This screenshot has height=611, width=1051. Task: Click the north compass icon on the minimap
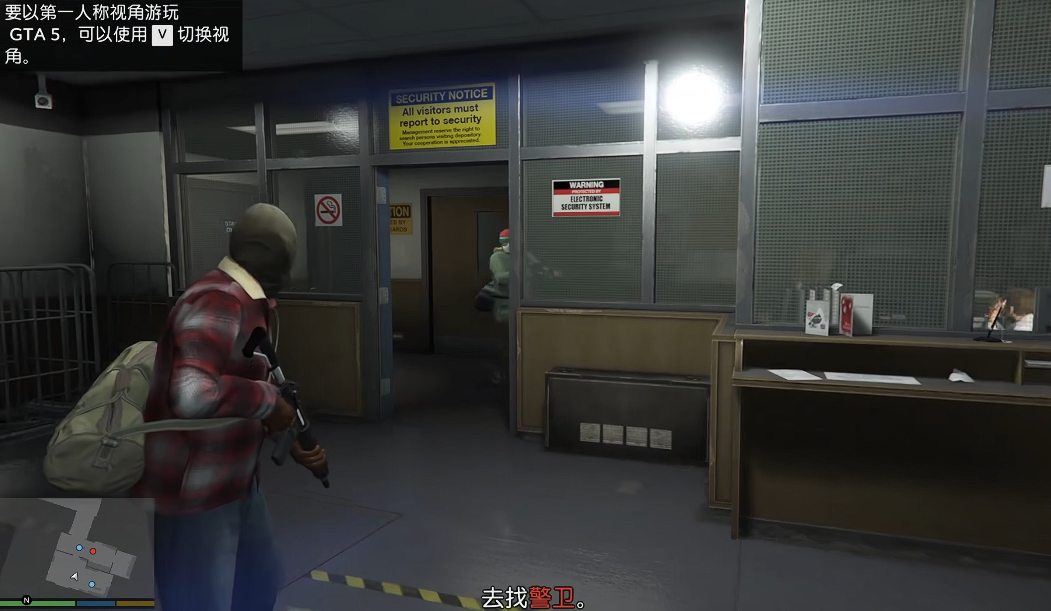pos(27,600)
